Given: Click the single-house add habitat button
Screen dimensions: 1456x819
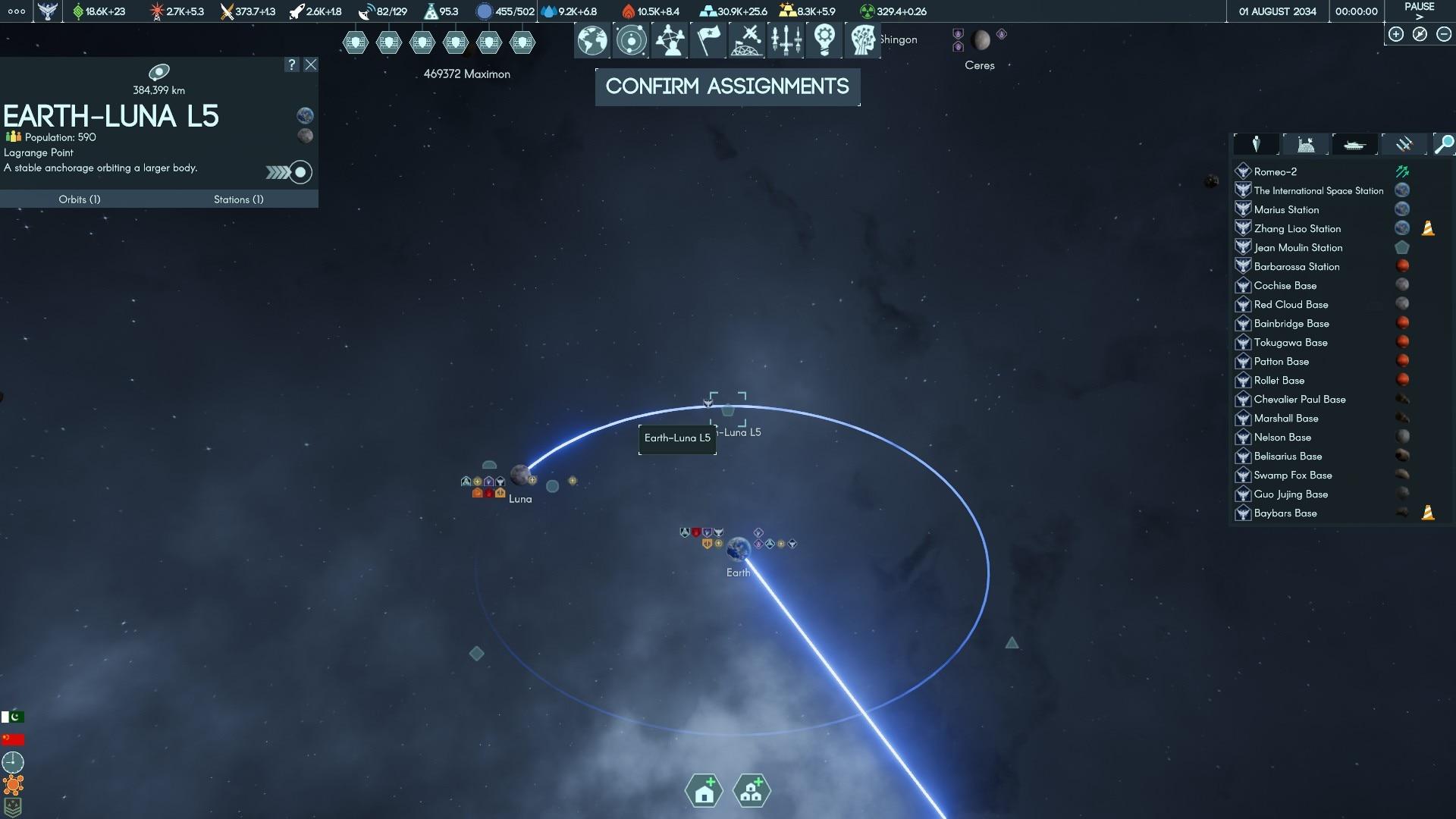Looking at the screenshot, I should click(x=704, y=791).
